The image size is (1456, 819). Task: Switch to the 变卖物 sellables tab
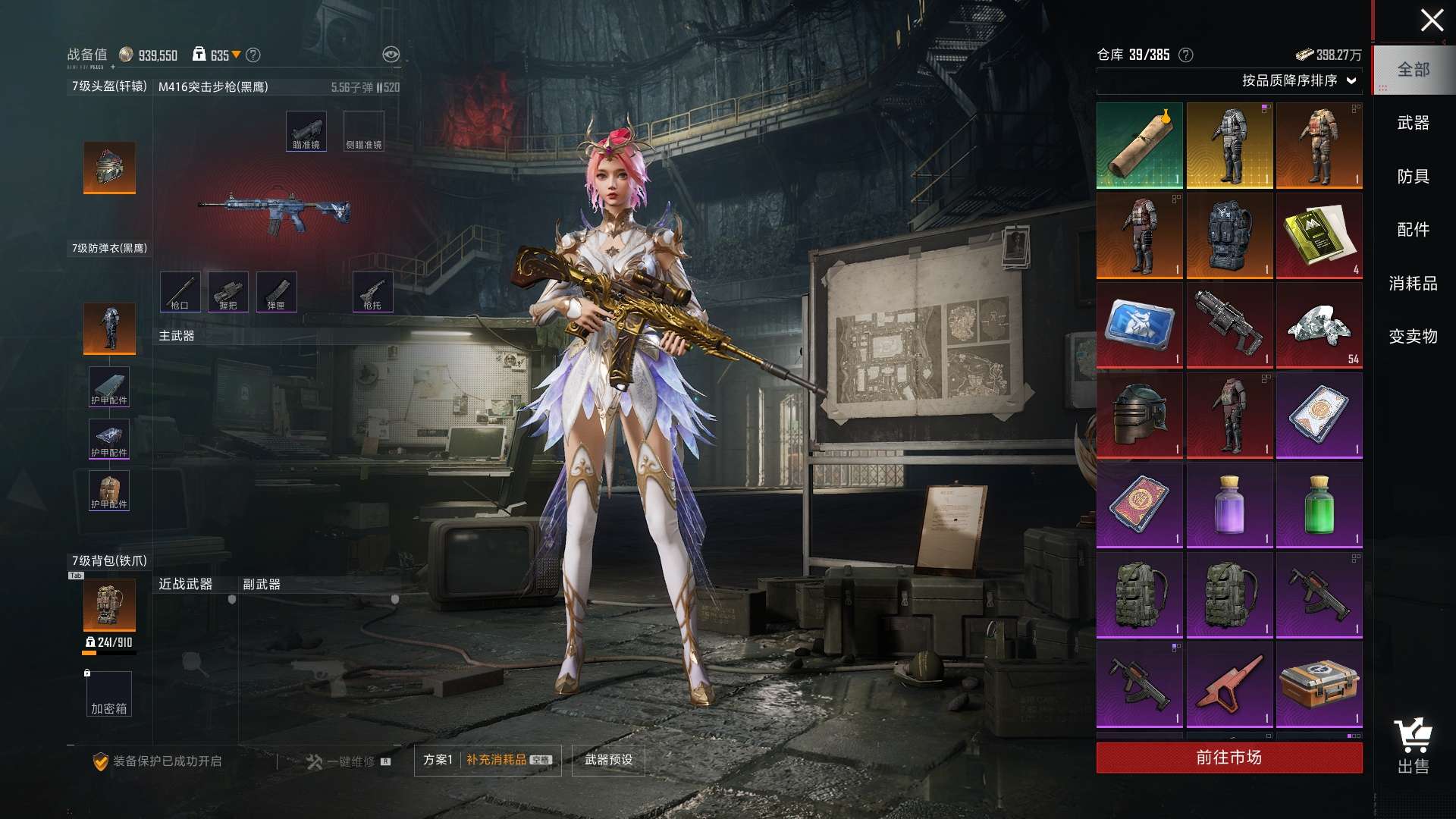coord(1413,337)
